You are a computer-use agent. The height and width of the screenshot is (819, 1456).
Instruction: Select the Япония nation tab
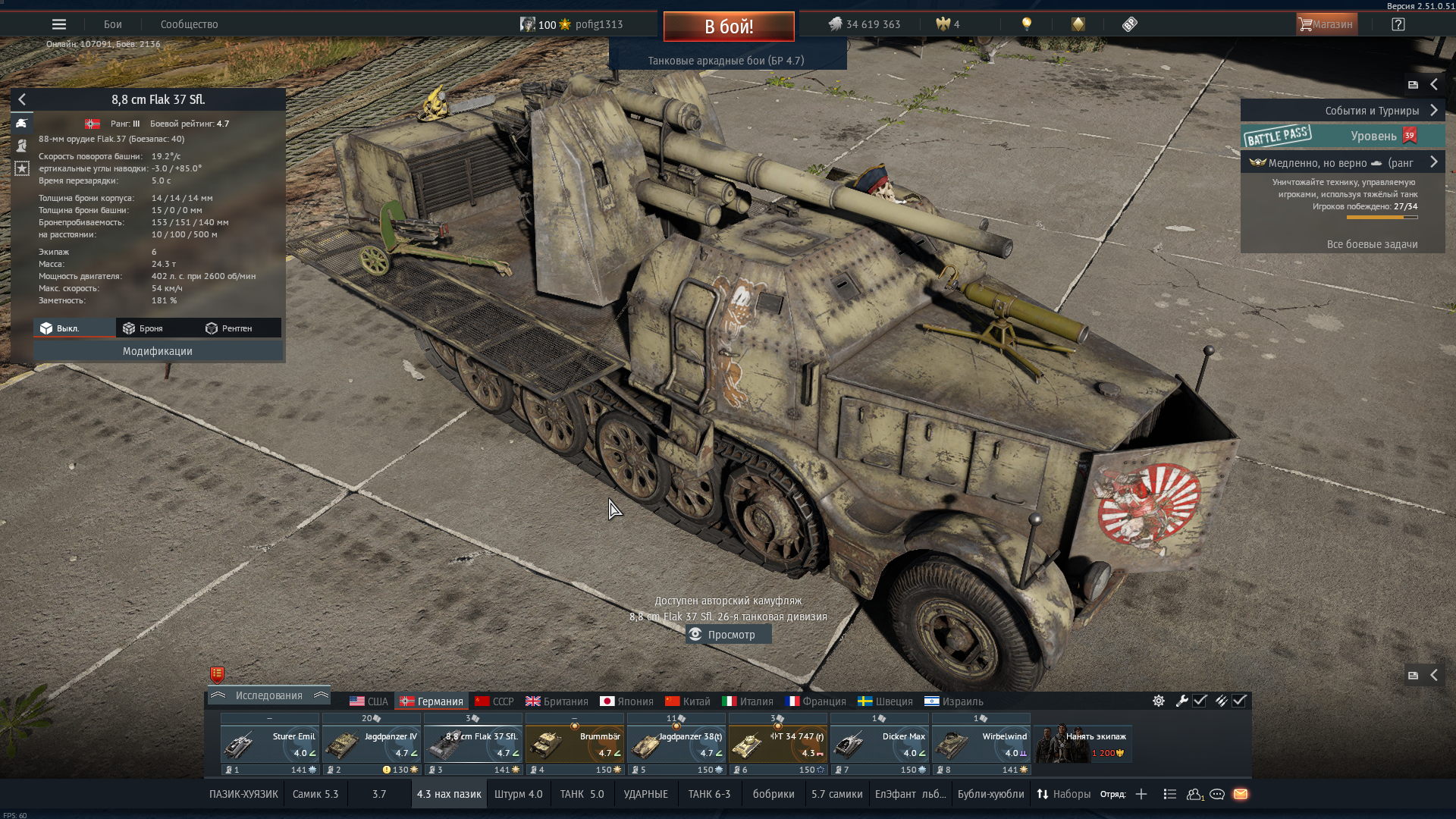[626, 701]
